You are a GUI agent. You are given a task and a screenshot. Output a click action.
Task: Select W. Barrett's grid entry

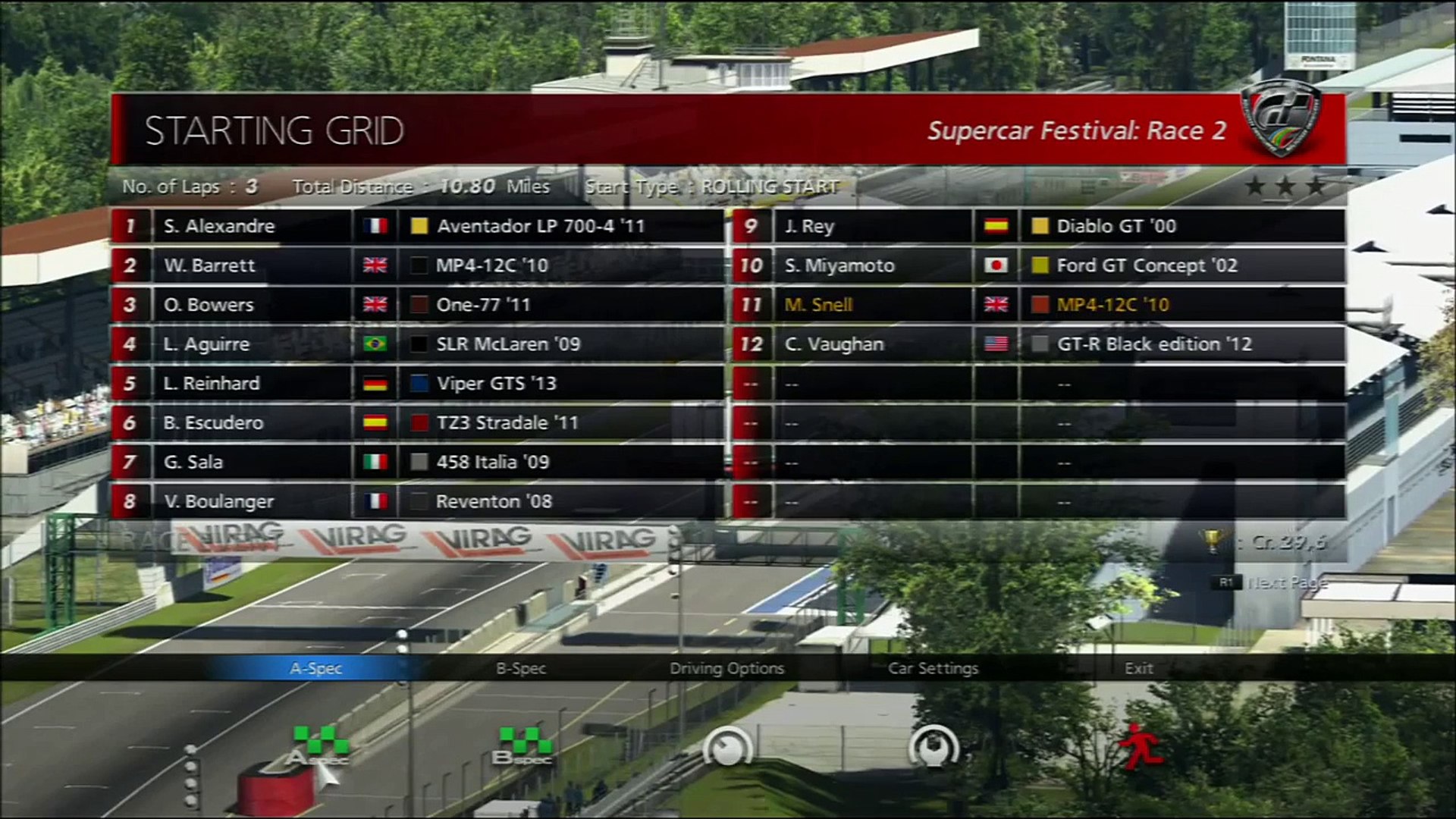pos(417,265)
